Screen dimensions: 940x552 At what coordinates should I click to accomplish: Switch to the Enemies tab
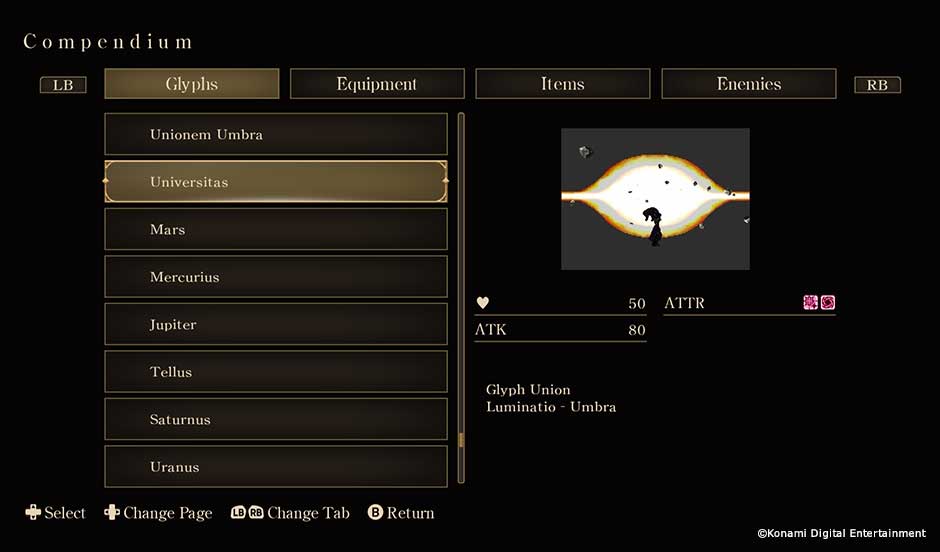(748, 84)
